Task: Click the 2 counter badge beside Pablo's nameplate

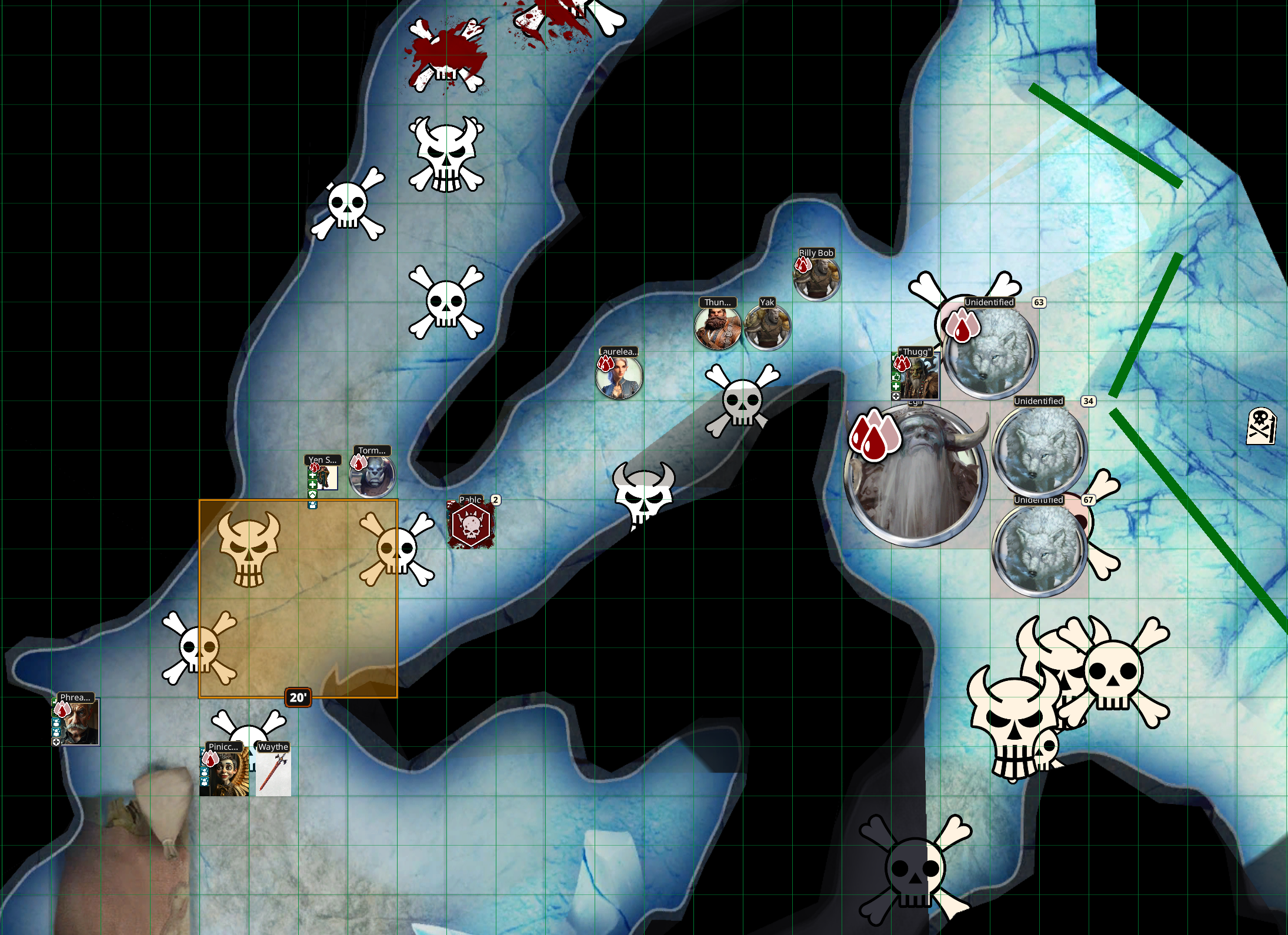Action: point(495,500)
